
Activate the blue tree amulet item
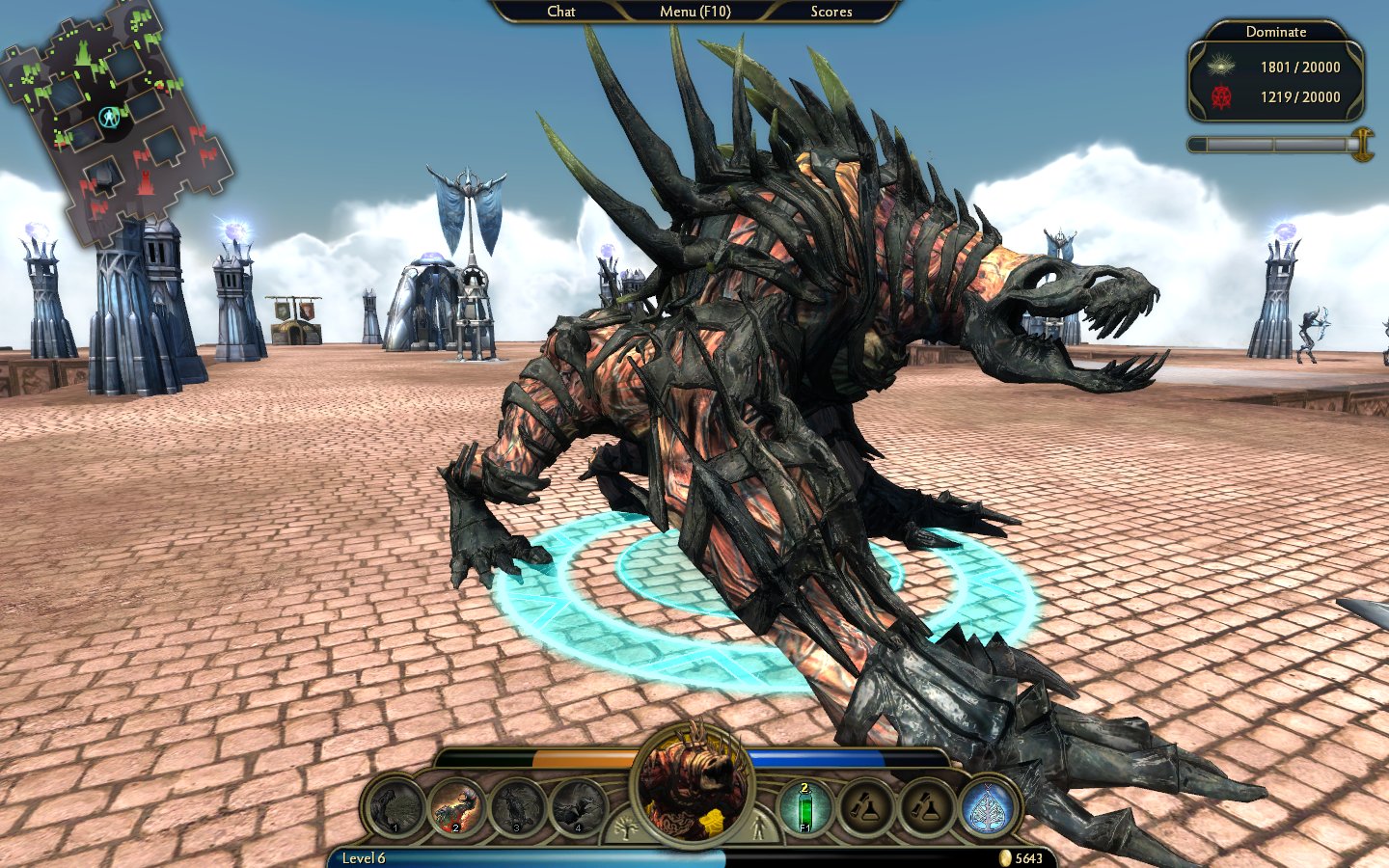[x=988, y=807]
